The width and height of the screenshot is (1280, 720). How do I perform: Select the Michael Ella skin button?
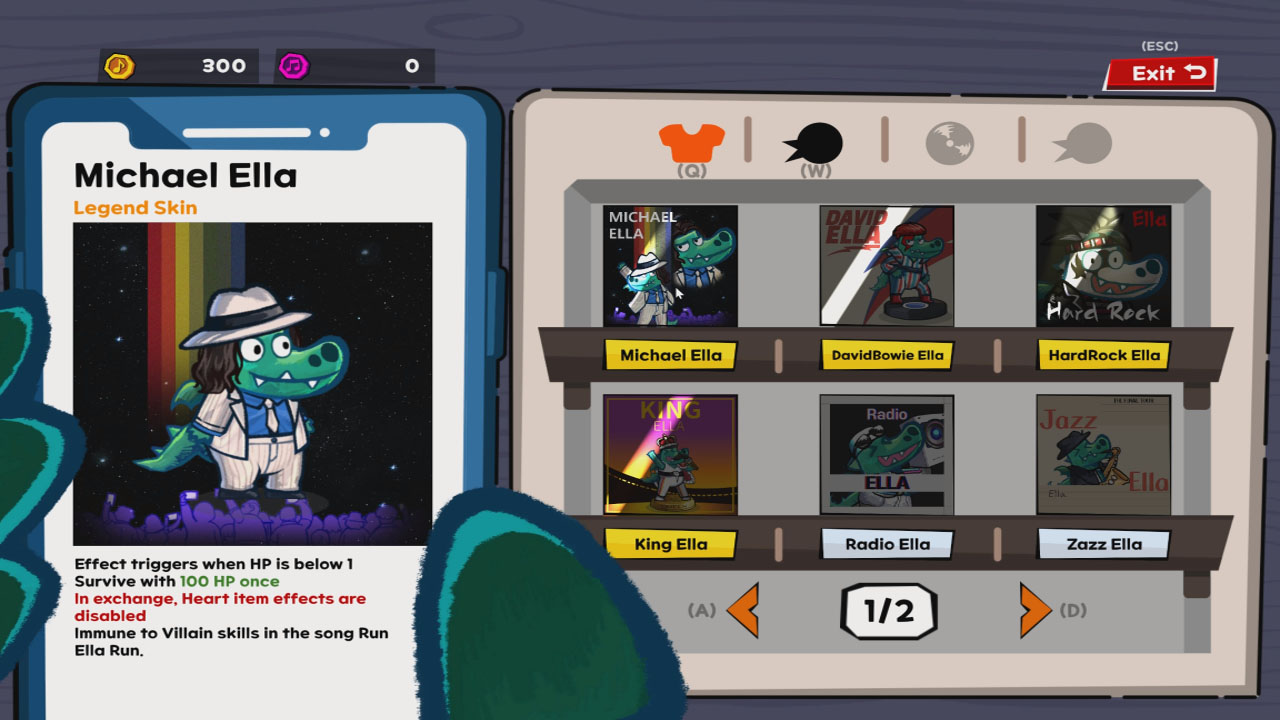coord(670,354)
